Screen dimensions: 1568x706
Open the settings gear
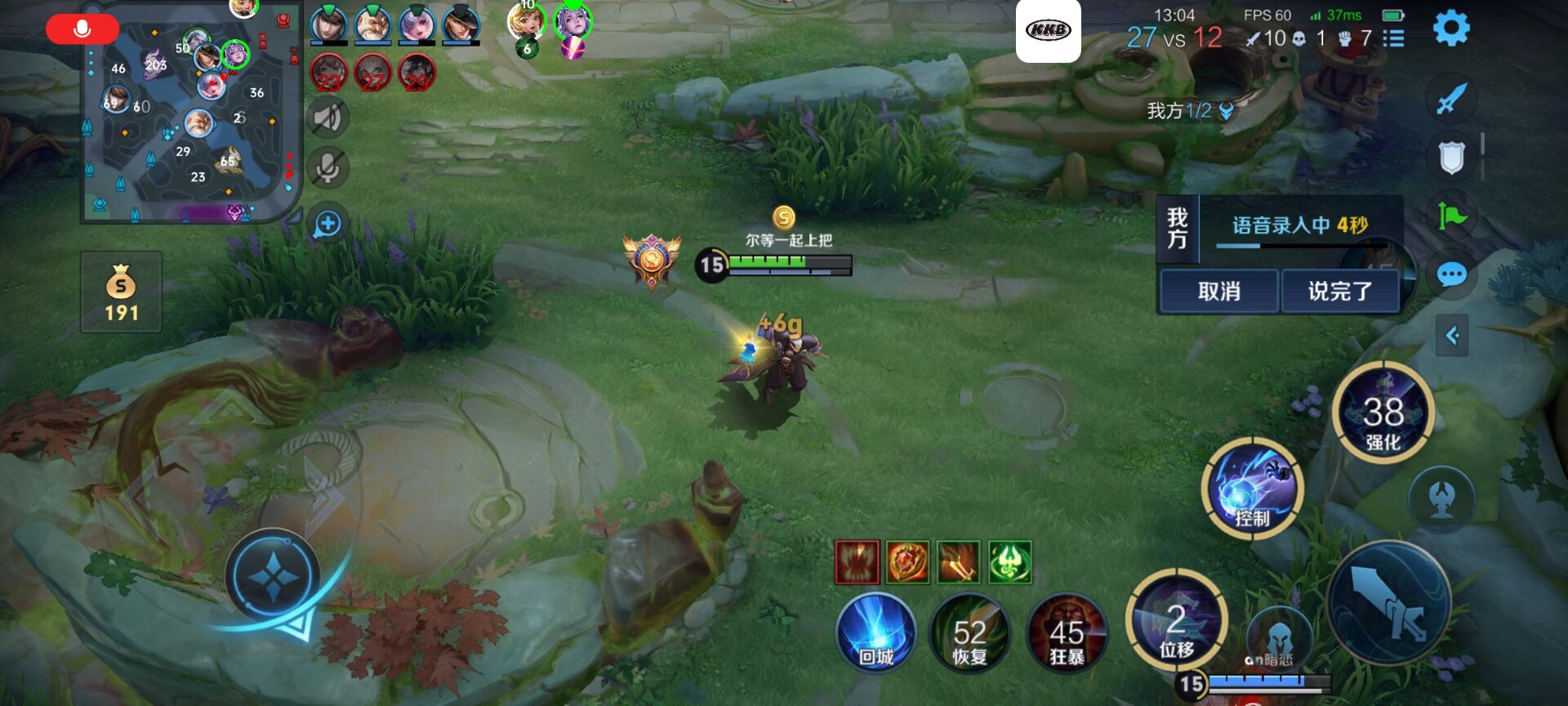pos(1451,29)
